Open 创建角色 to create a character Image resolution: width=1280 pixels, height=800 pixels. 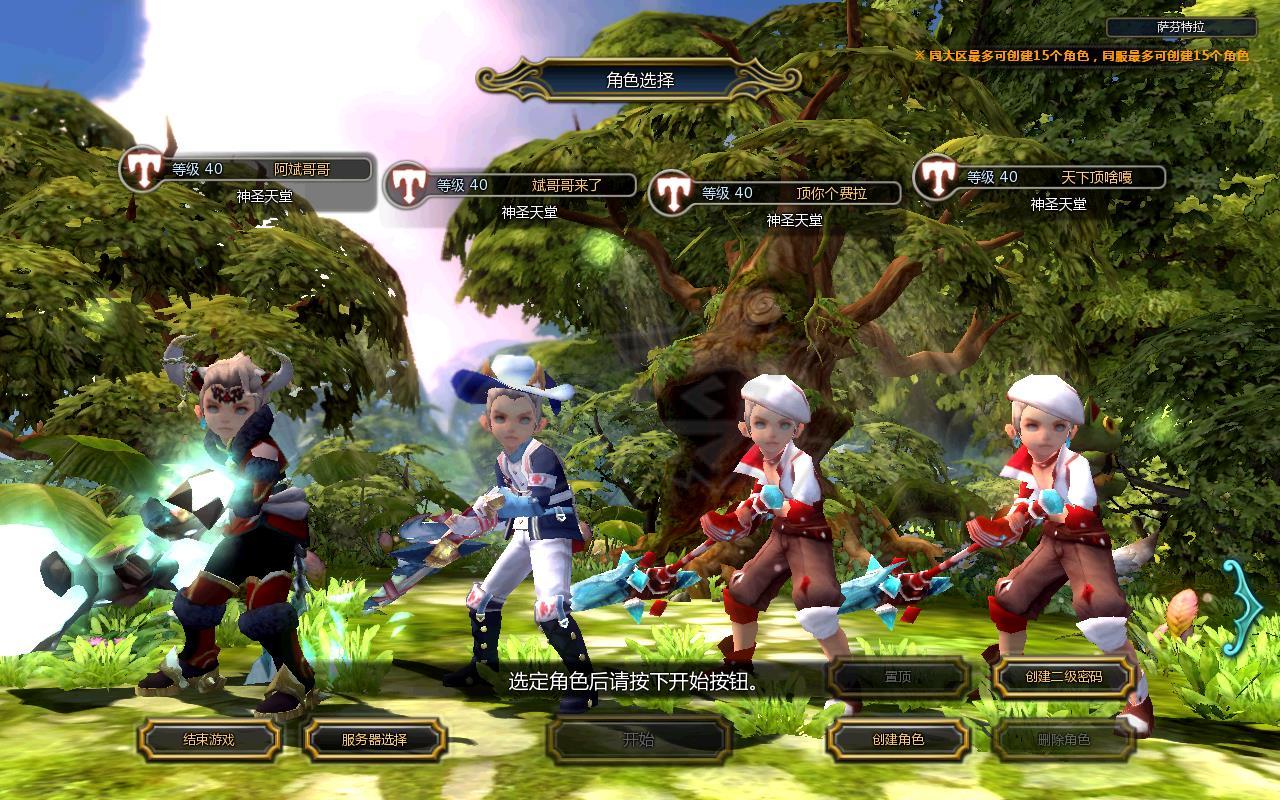pos(897,740)
